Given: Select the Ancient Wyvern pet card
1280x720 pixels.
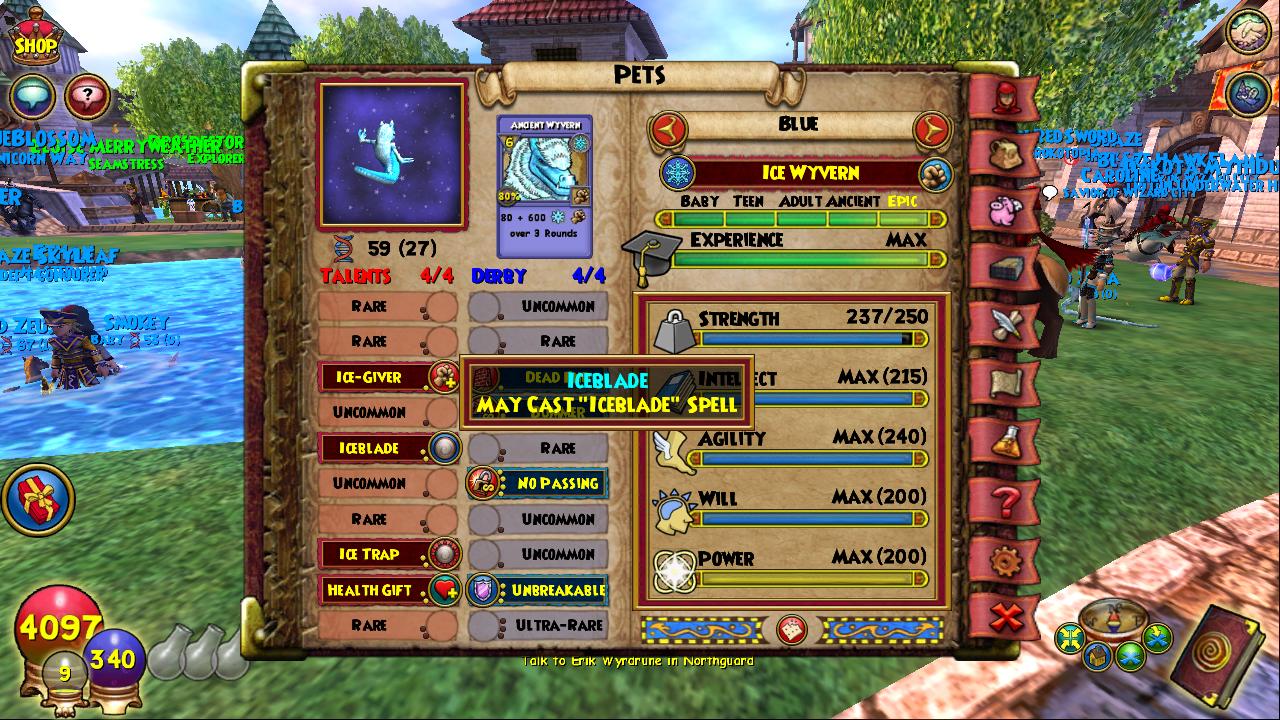Looking at the screenshot, I should click(x=545, y=186).
